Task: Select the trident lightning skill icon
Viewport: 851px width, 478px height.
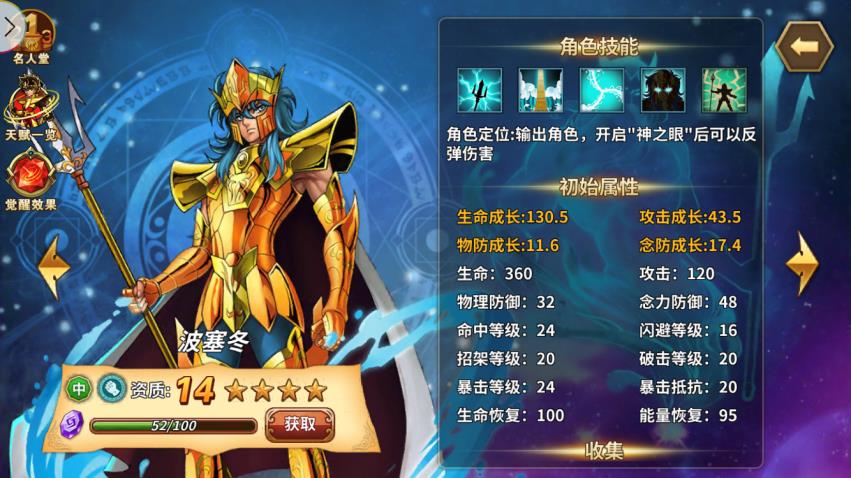Action: point(480,90)
